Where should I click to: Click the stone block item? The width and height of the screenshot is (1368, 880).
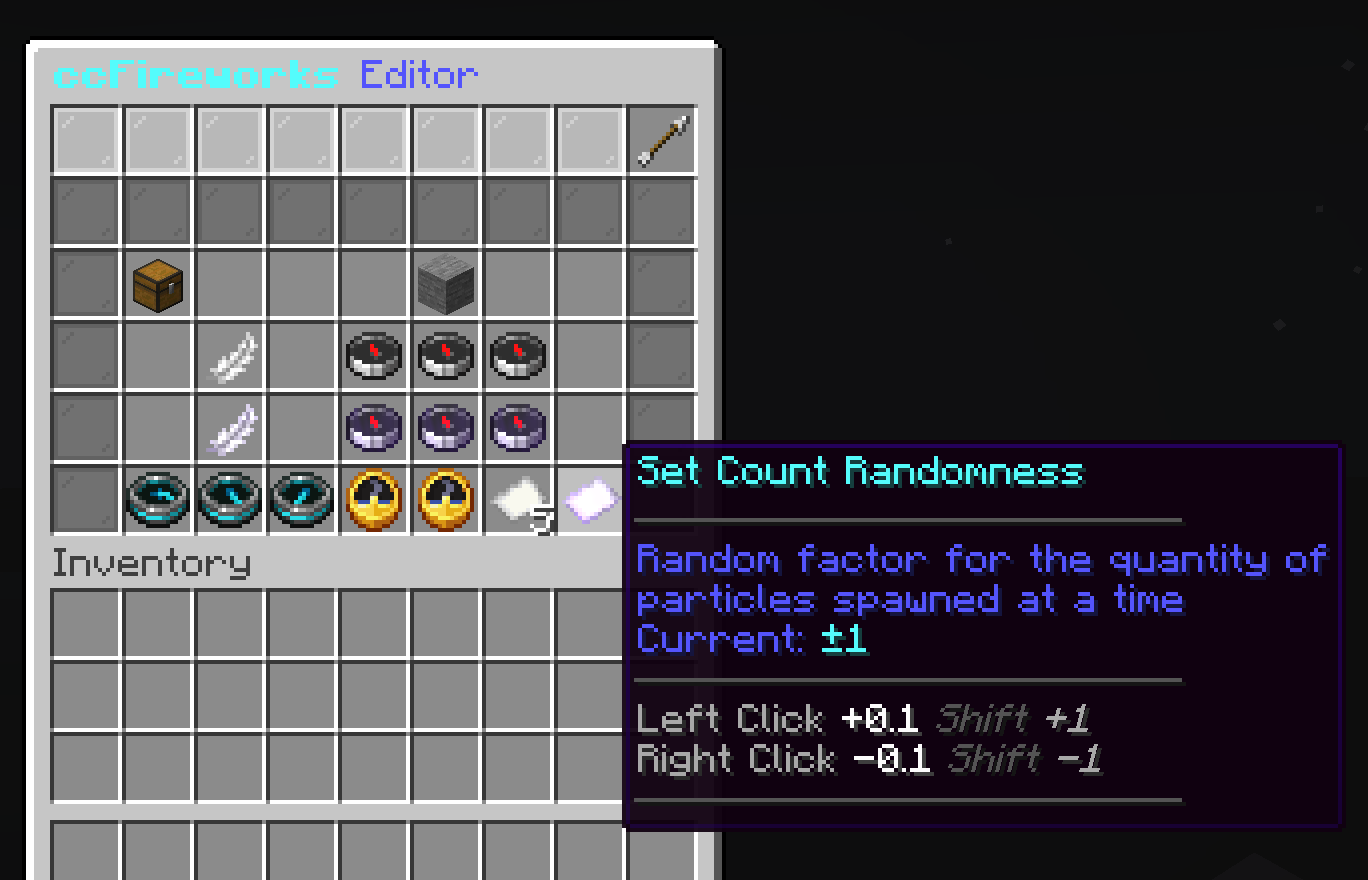tap(446, 284)
